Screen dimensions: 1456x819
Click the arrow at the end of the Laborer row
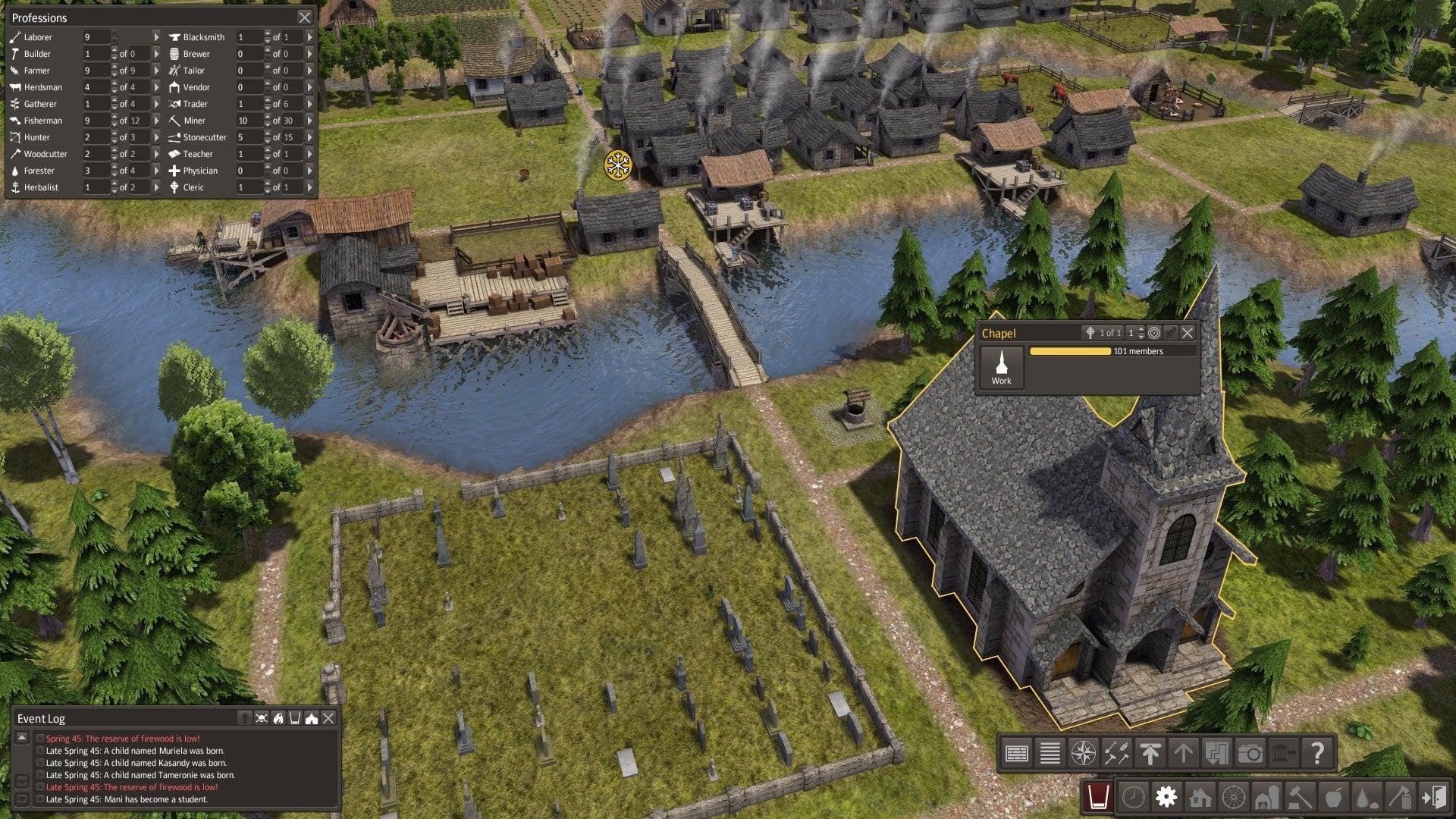click(x=157, y=36)
